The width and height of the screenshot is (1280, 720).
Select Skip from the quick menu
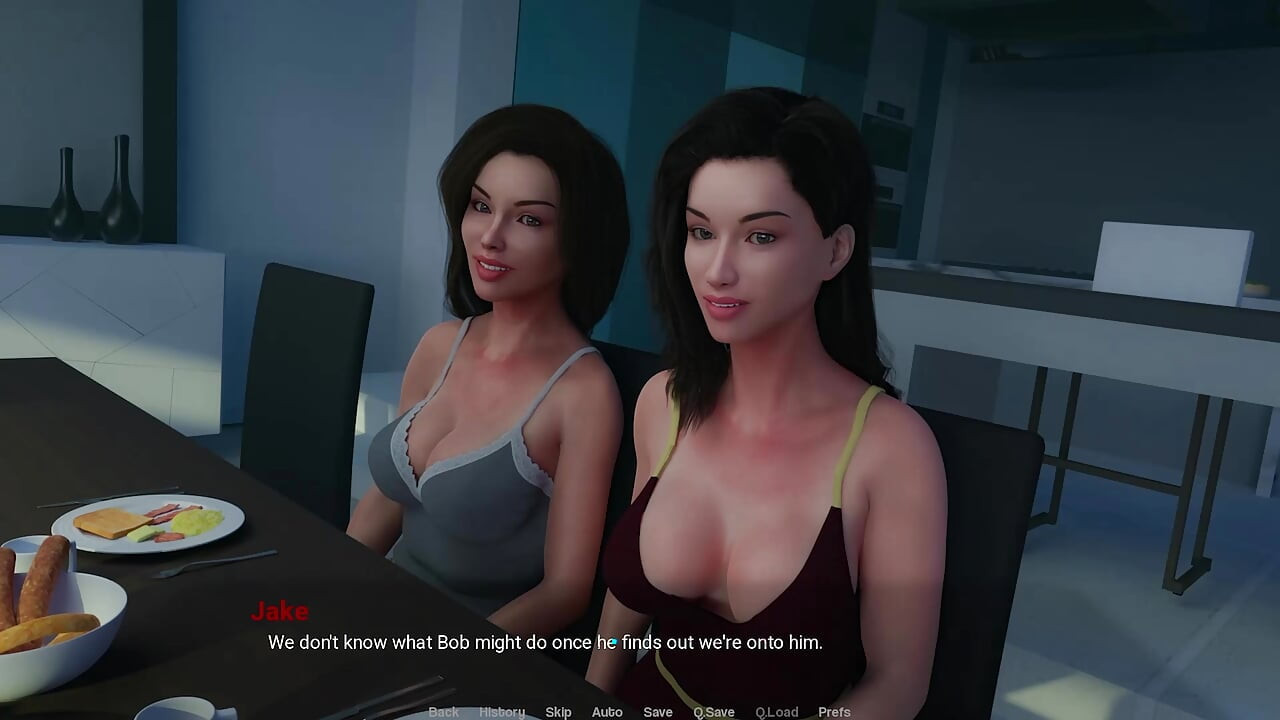558,711
